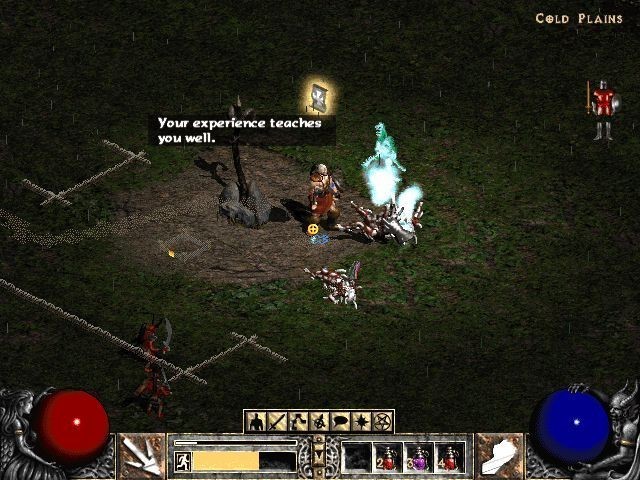Open the quest log star icon
The image size is (640, 480).
pos(362,422)
